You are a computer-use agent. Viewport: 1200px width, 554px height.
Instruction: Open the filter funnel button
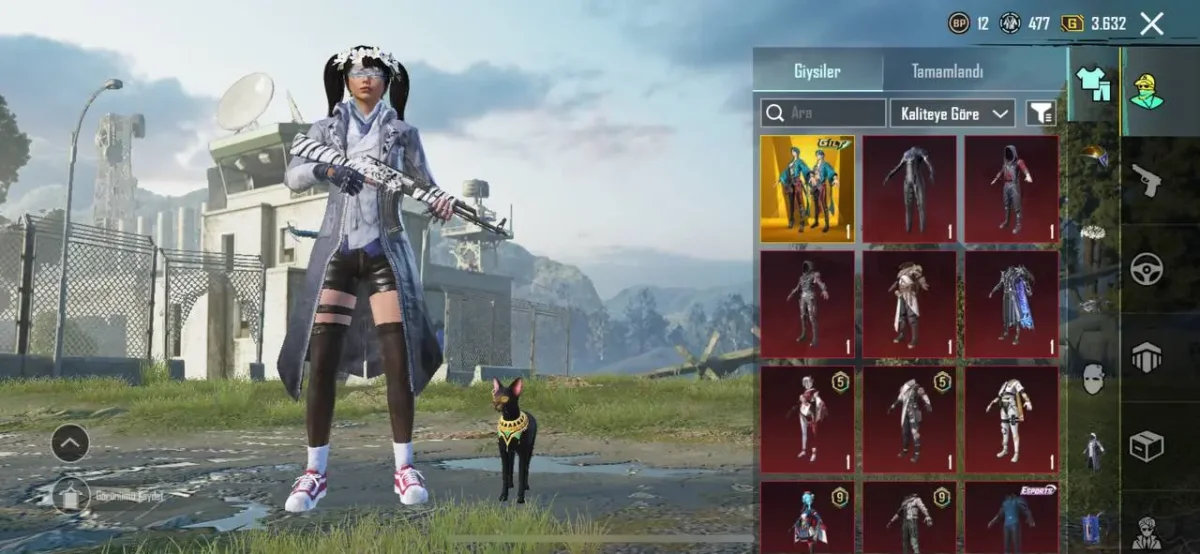tap(1041, 113)
